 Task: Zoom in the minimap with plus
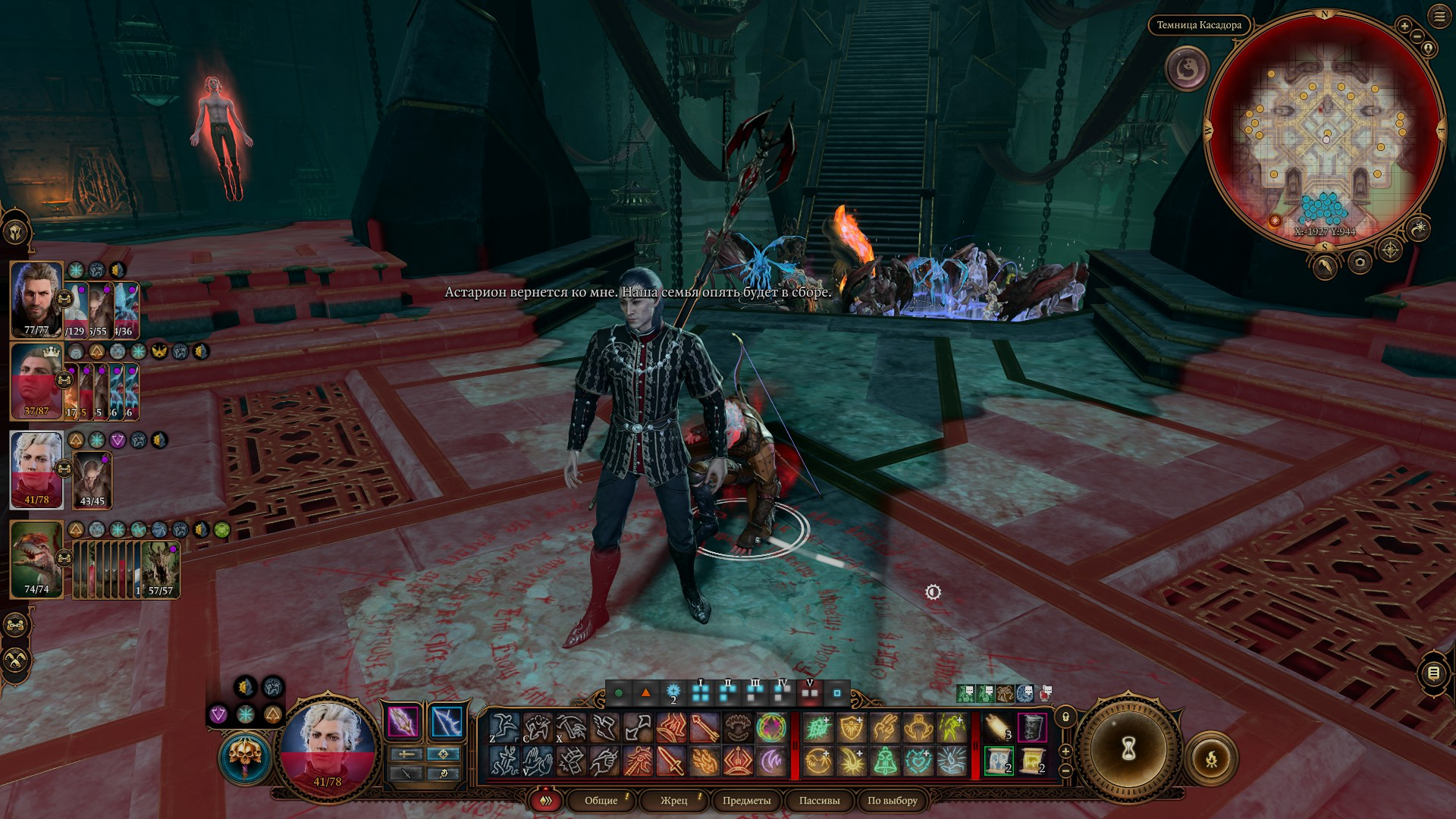coord(1404,27)
